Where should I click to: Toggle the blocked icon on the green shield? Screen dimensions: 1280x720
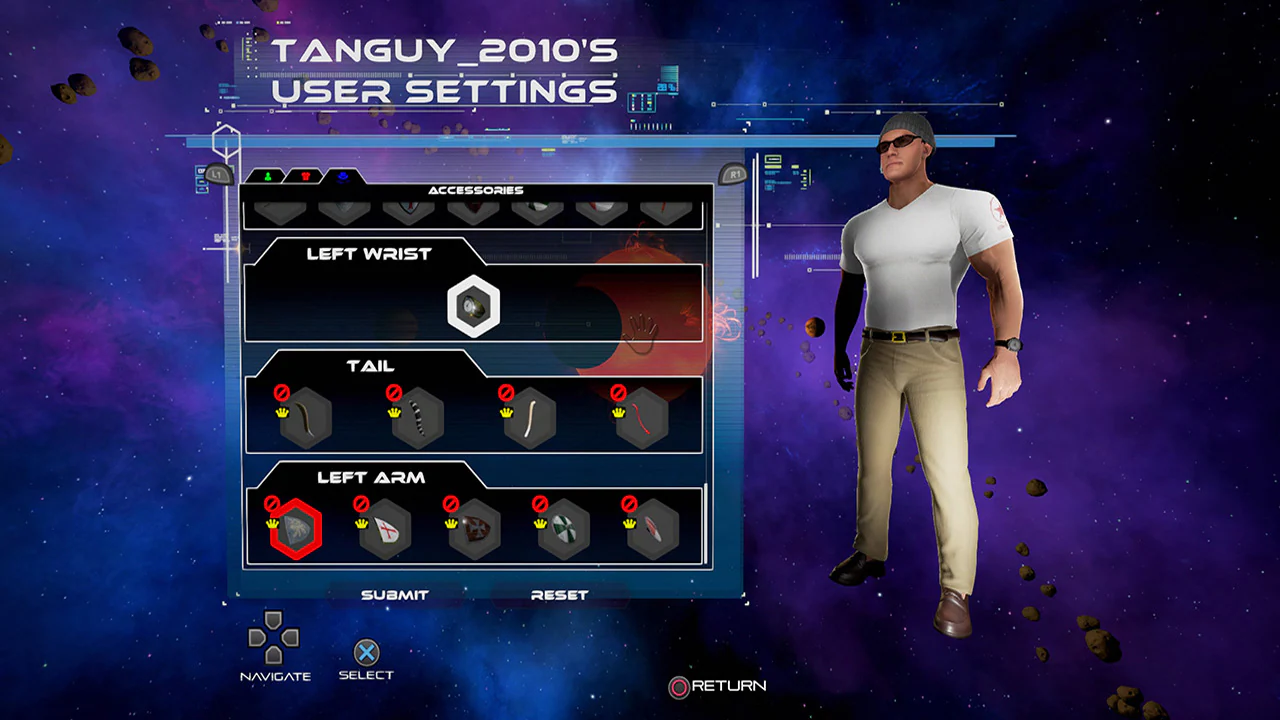(541, 504)
